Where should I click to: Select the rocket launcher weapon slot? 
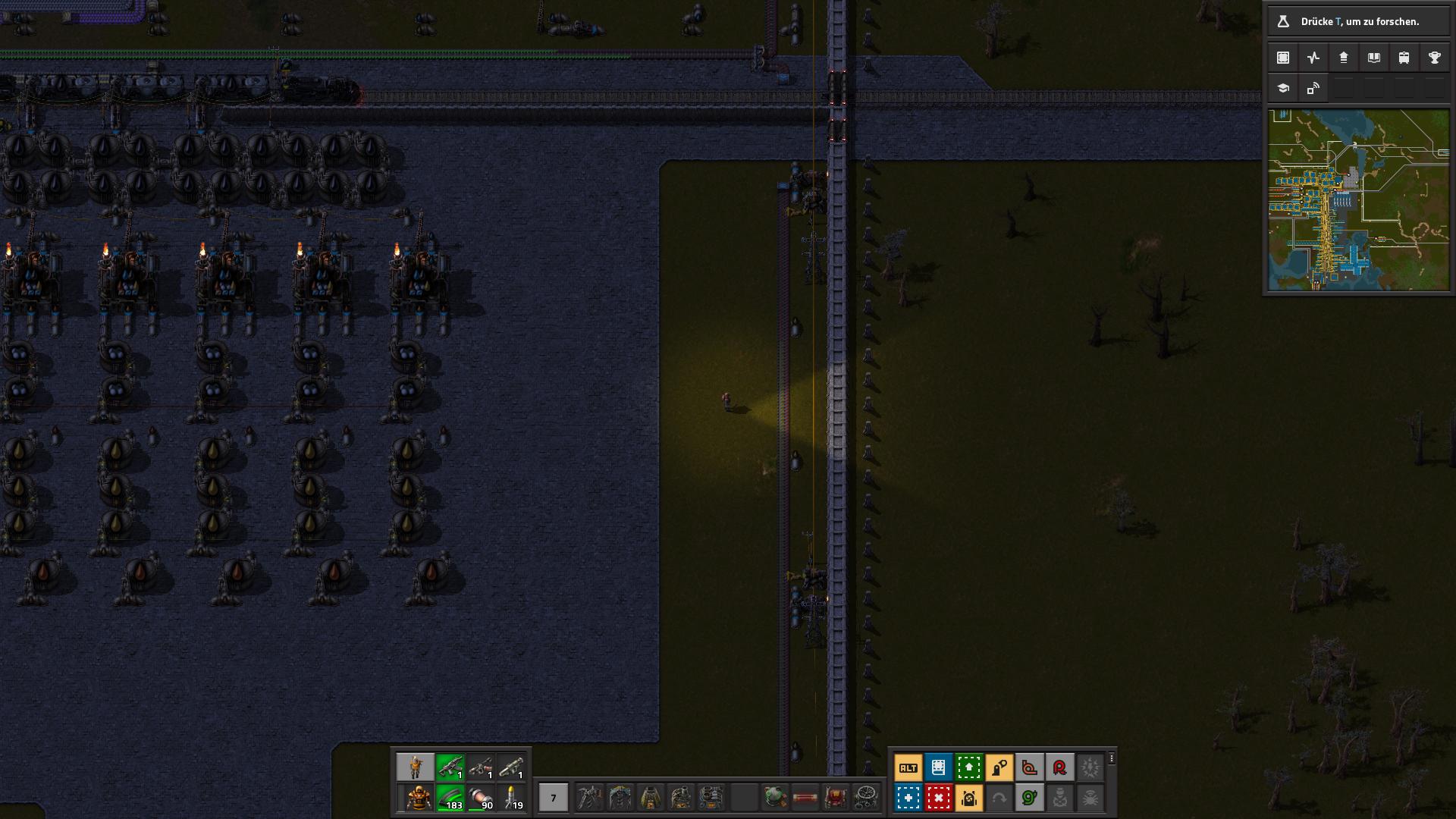pyautogui.click(x=511, y=767)
